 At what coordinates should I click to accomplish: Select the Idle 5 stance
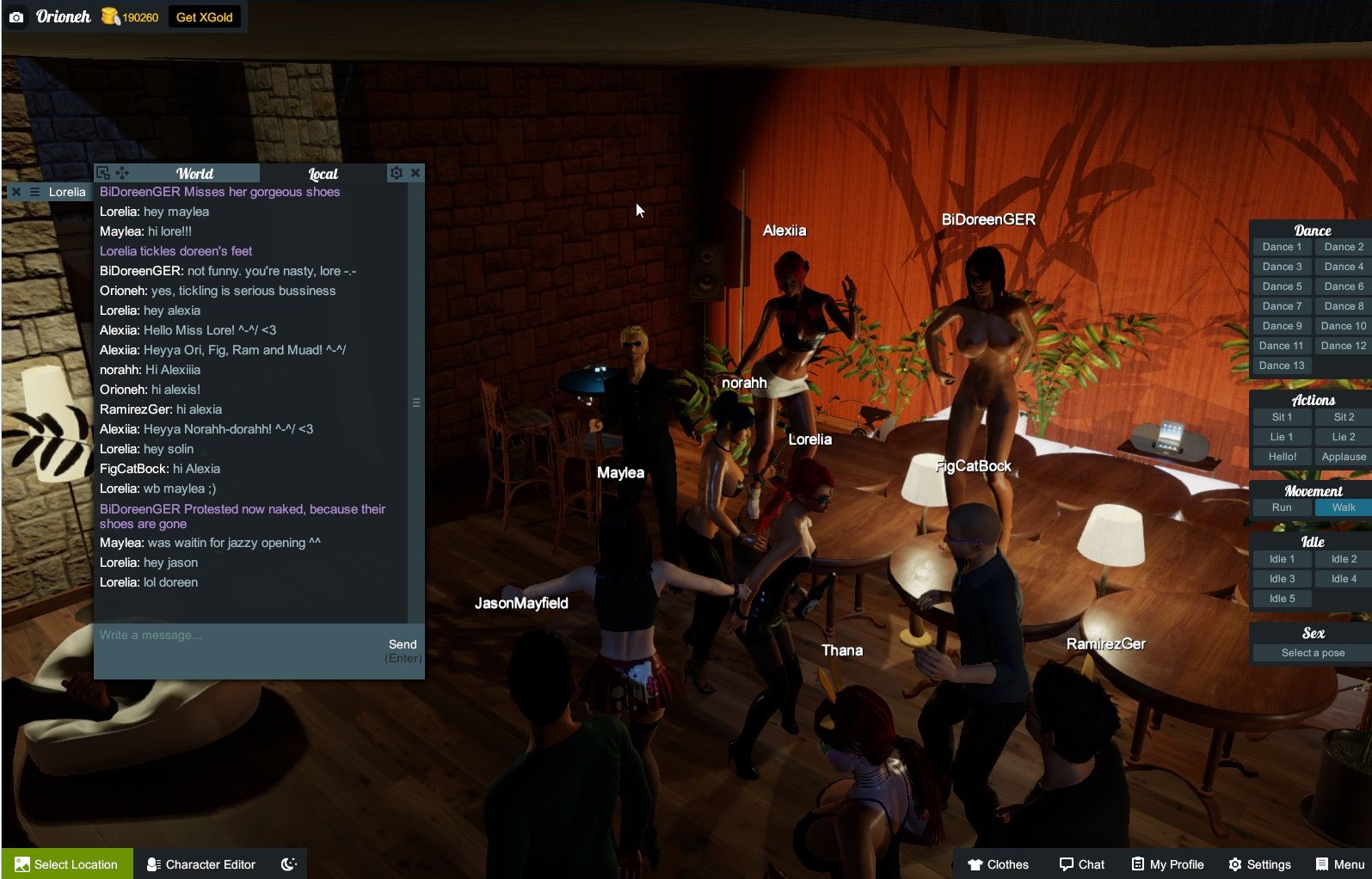coord(1282,599)
